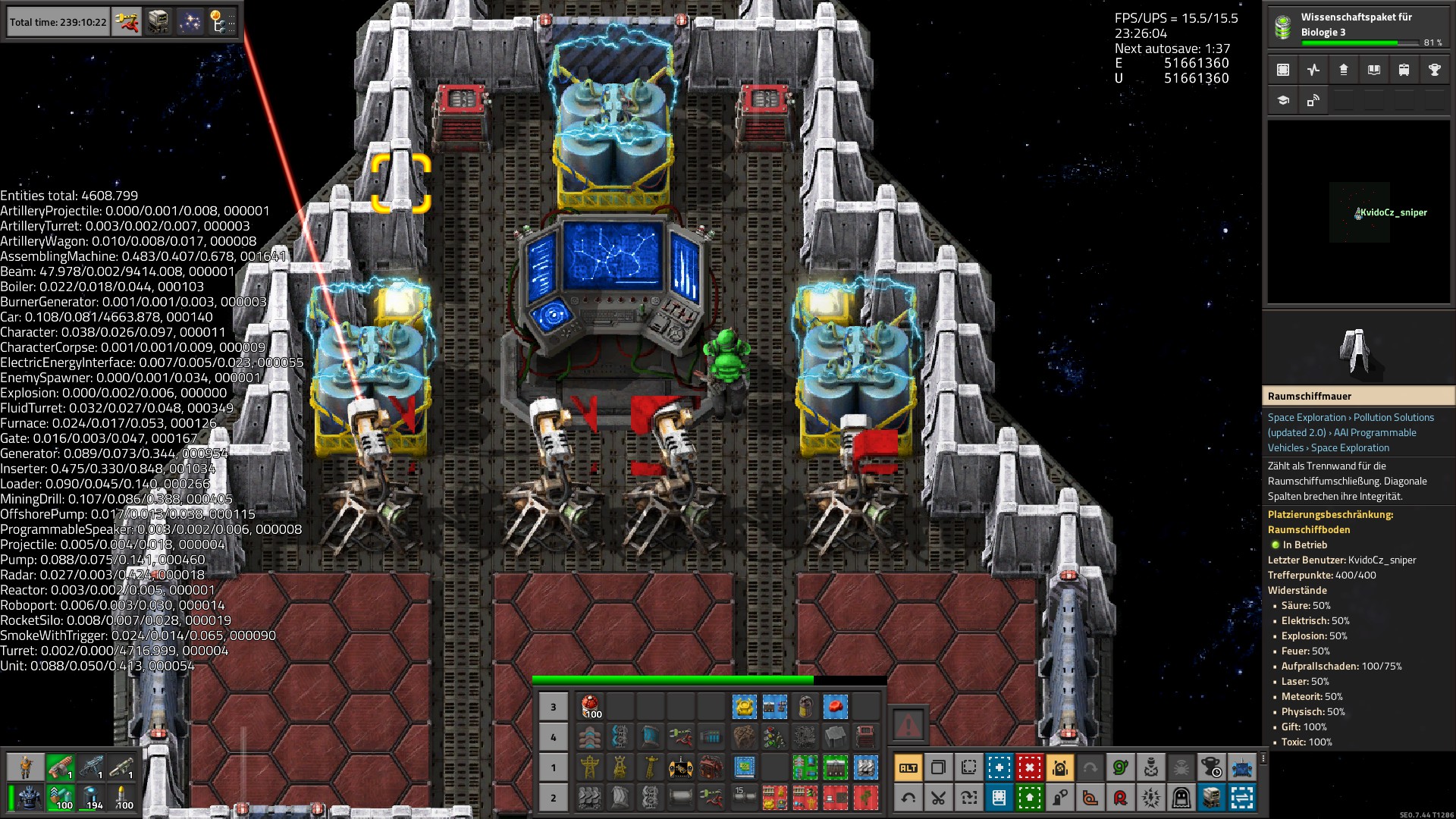1456x819 pixels.
Task: Open the starry universe explorer button
Action: [x=190, y=22]
